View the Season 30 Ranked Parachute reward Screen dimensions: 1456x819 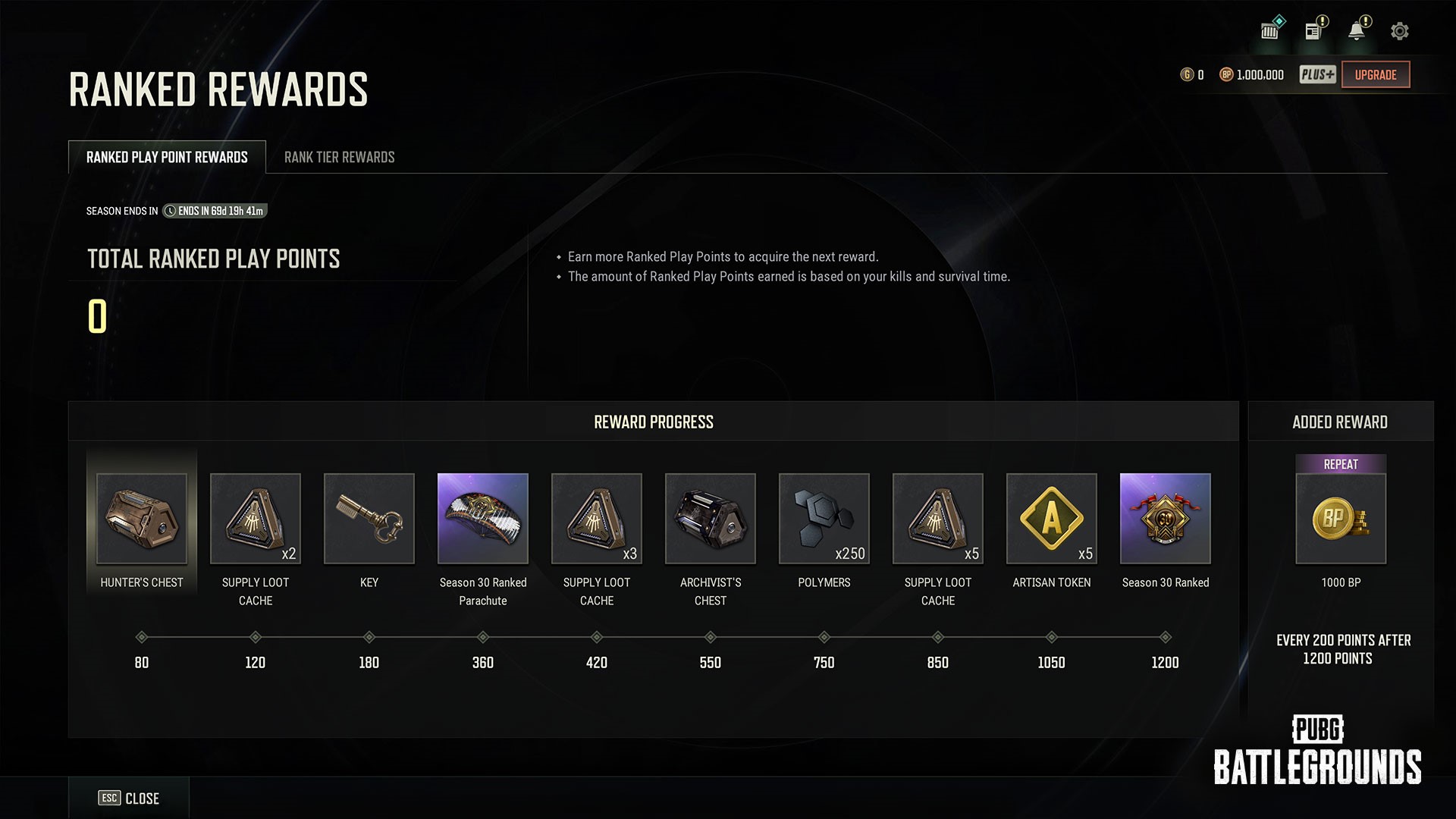click(x=483, y=519)
